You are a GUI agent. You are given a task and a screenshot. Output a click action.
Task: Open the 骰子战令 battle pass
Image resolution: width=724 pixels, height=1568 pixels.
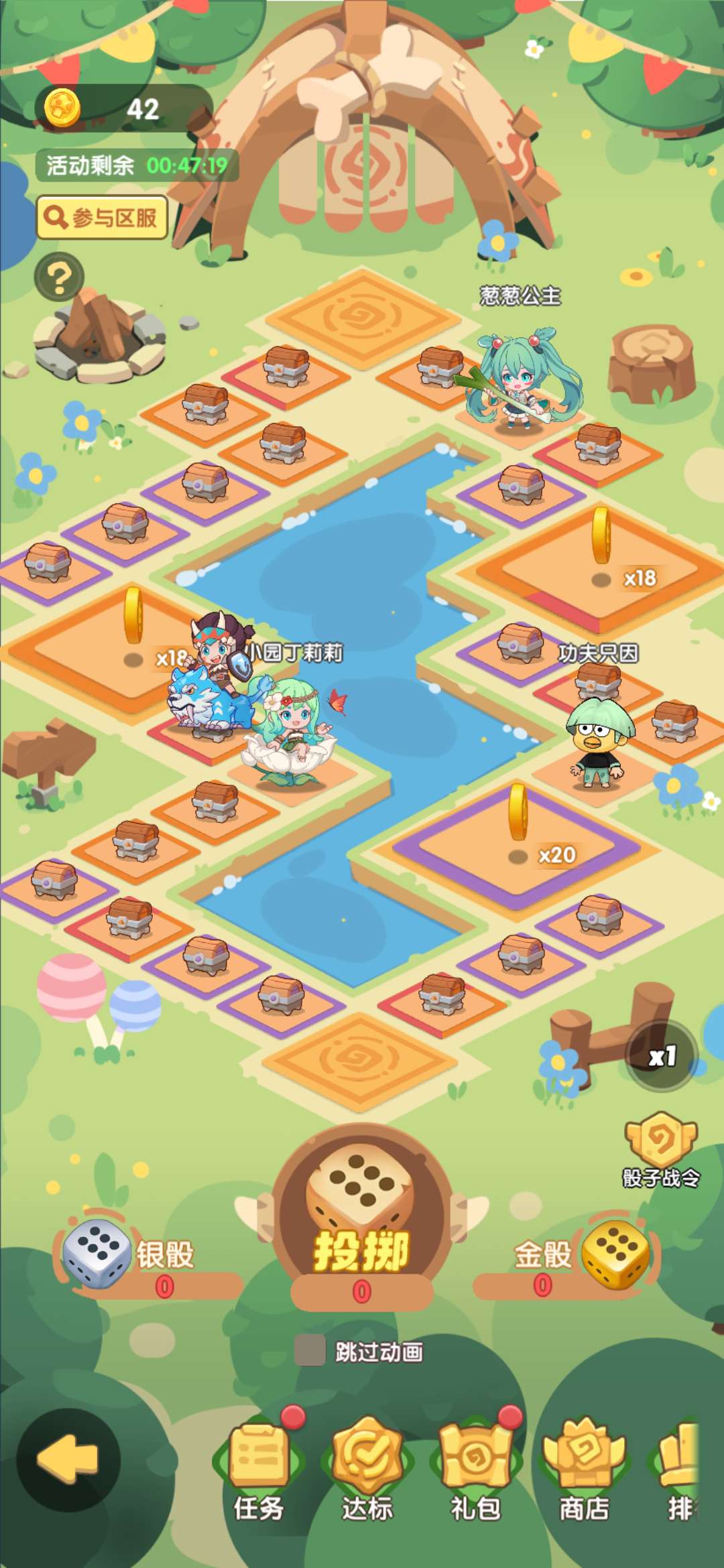(661, 1149)
